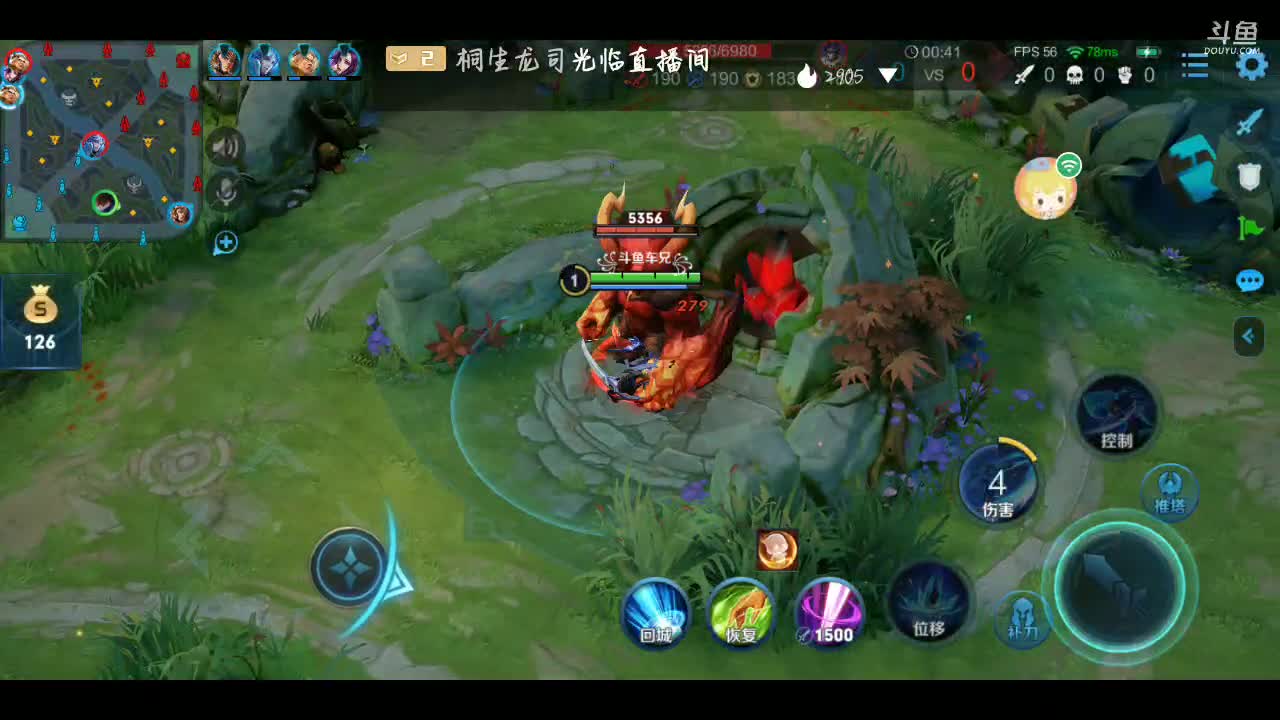Click the streamer's blonde avatar overlay
This screenshot has height=720, width=1280.
click(x=1045, y=188)
